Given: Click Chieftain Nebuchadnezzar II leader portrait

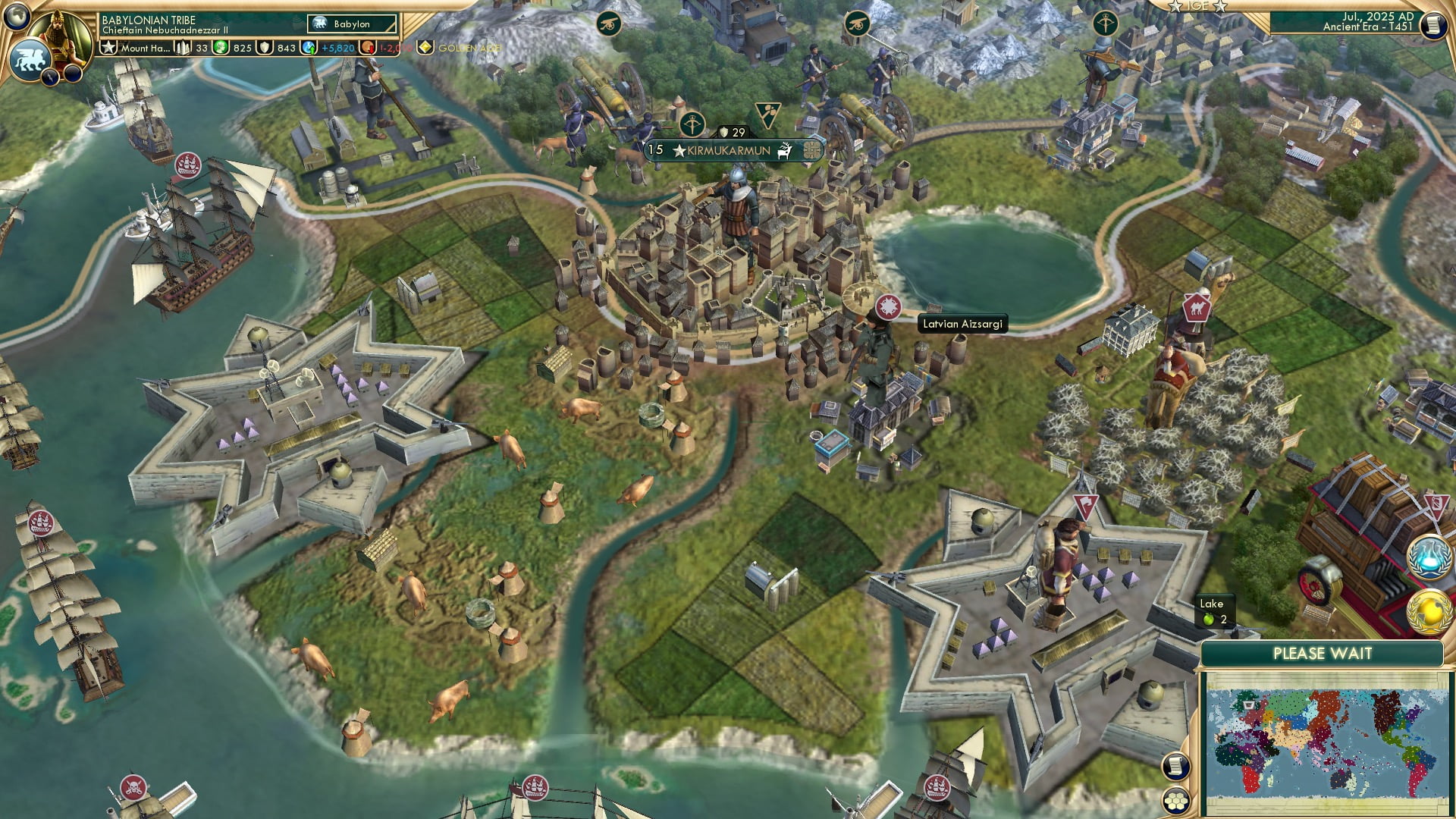Looking at the screenshot, I should 58,36.
